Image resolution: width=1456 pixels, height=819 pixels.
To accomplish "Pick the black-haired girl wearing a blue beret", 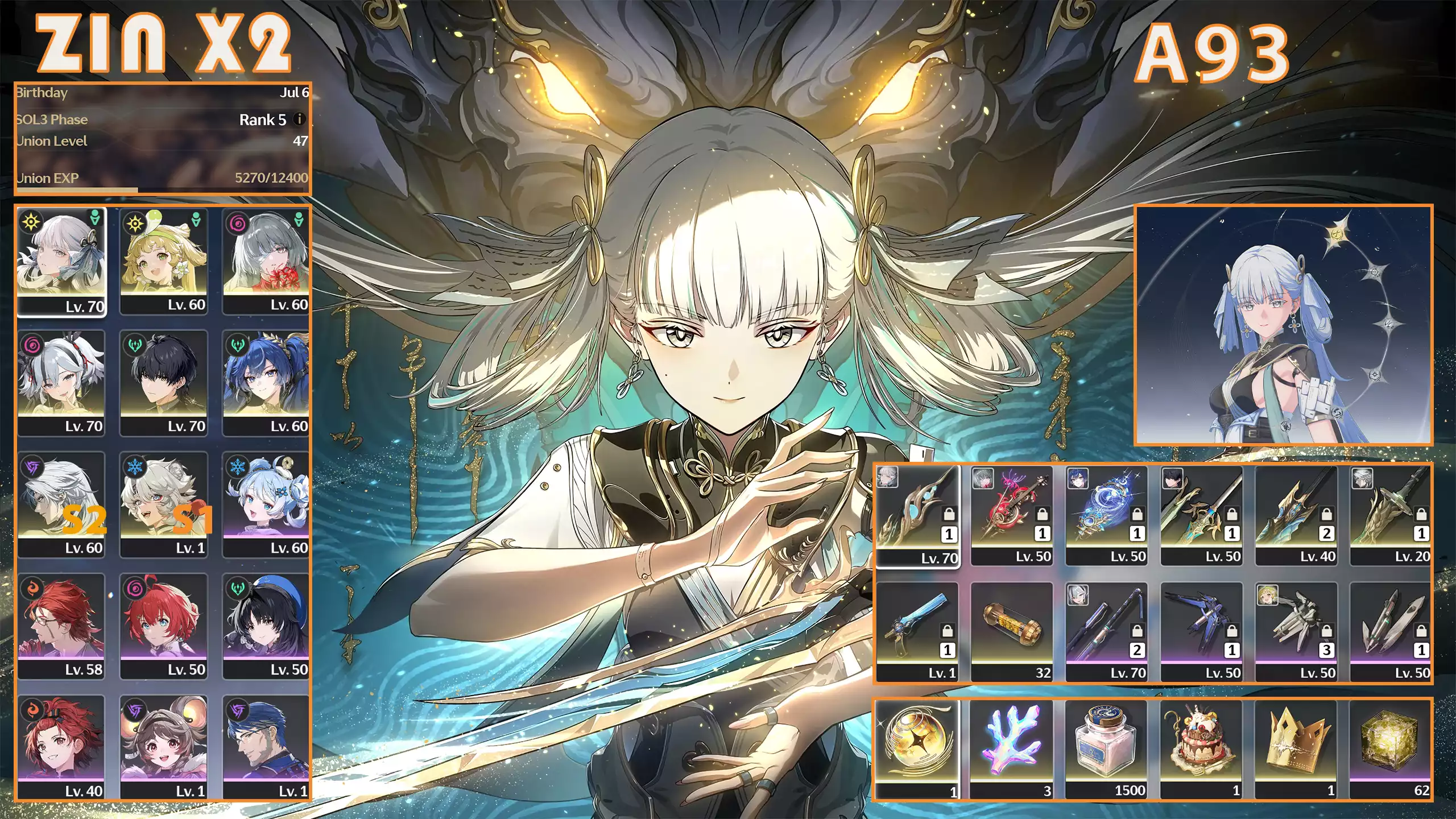I will [x=266, y=626].
